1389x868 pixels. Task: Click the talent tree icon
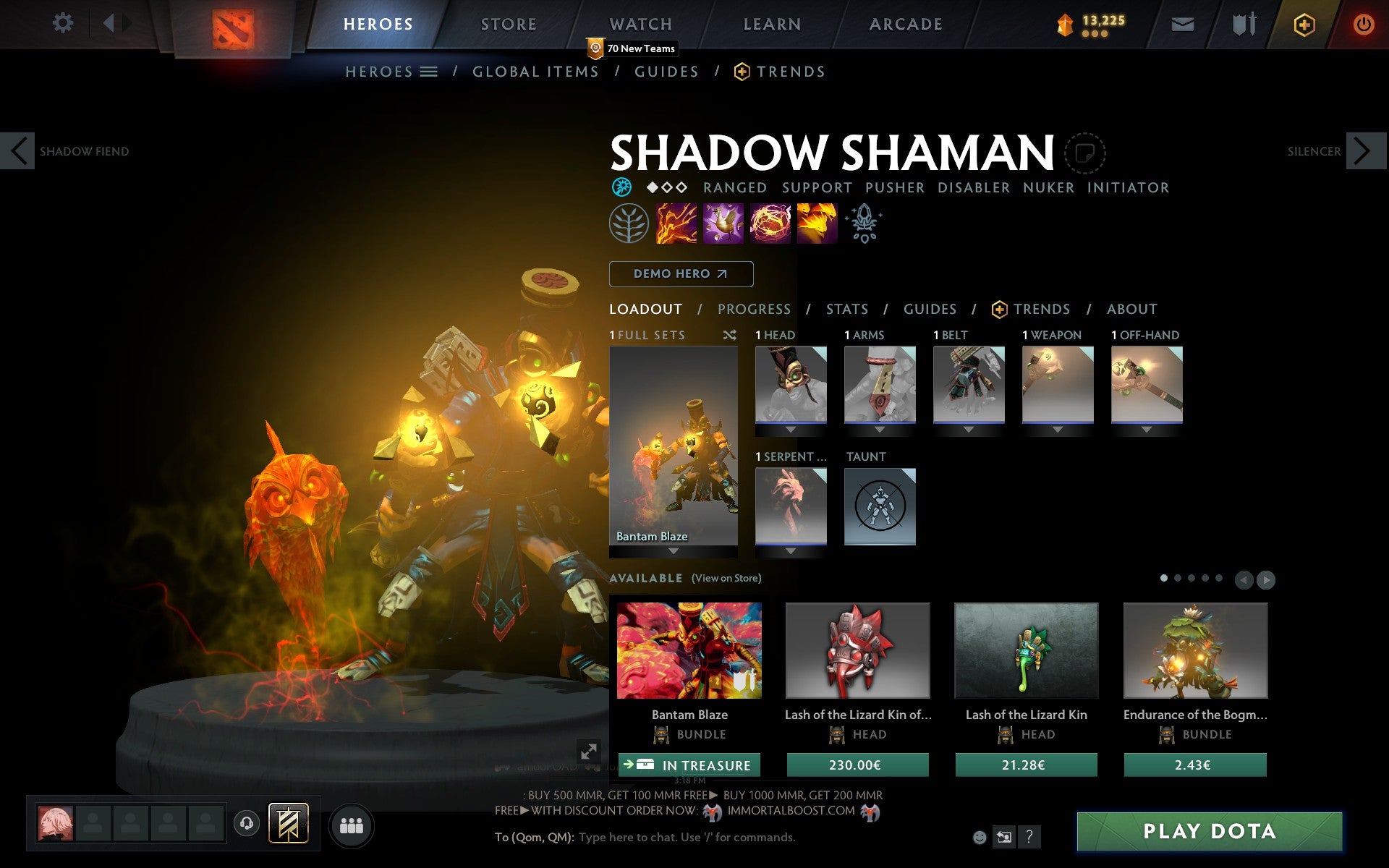(x=628, y=223)
